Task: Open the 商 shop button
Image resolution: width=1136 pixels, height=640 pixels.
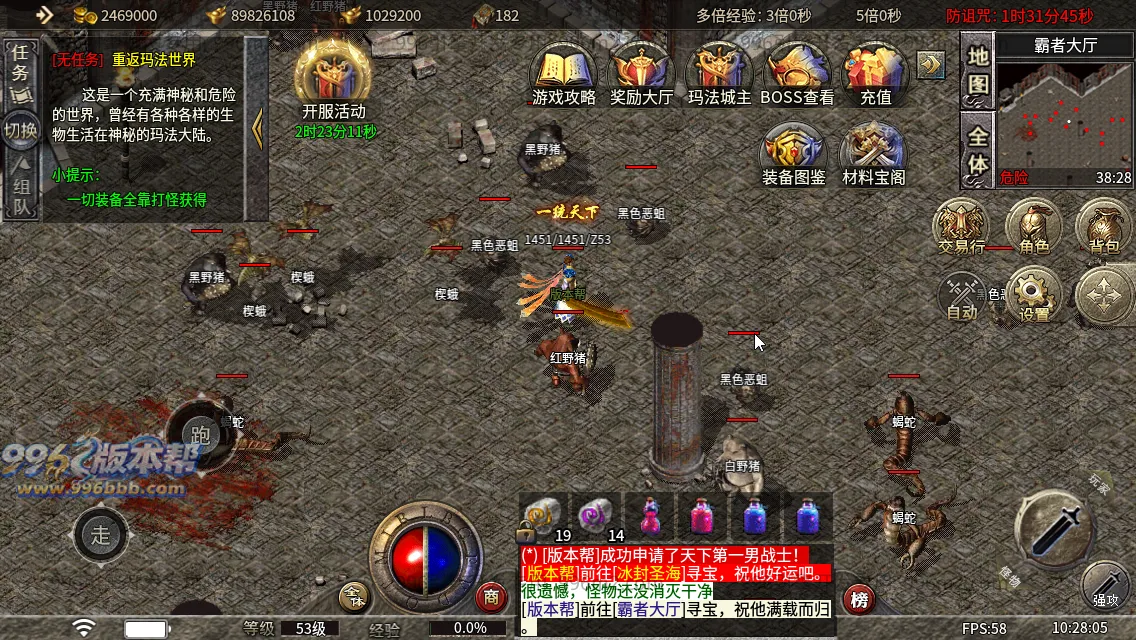Action: pyautogui.click(x=491, y=597)
